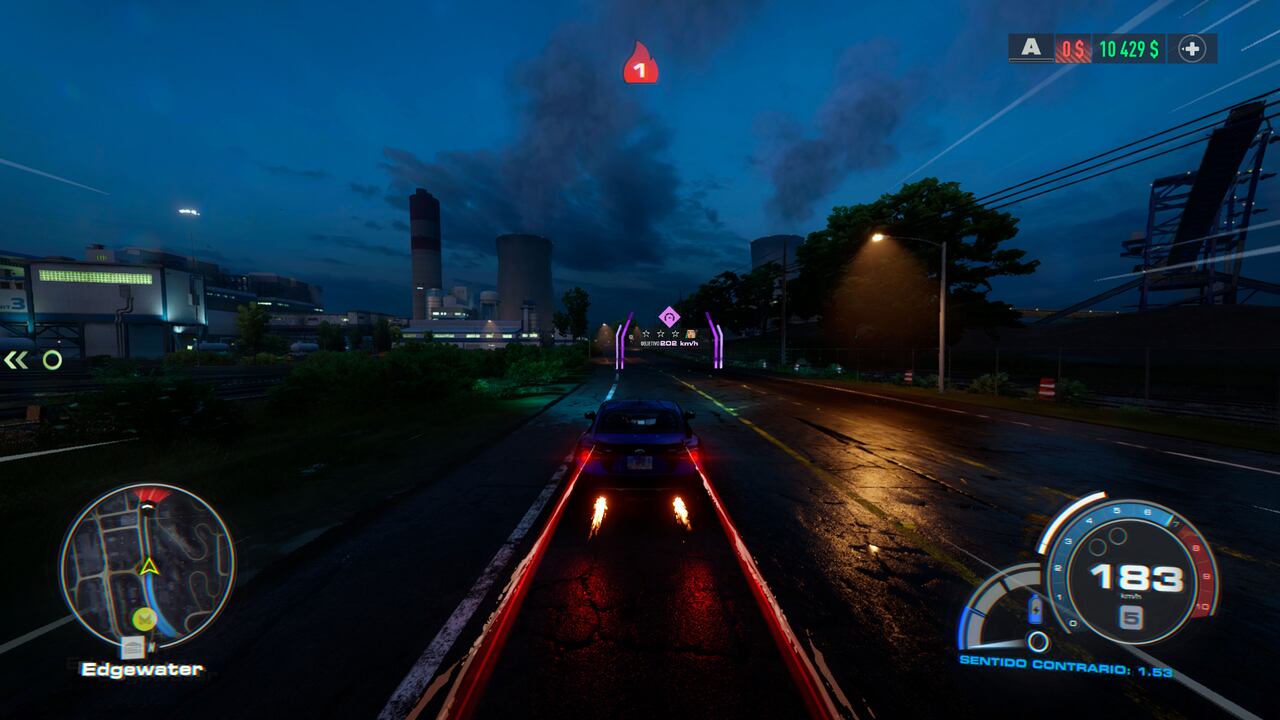Click the 10 429 $ bank balance
The image size is (1280, 720).
click(1129, 47)
